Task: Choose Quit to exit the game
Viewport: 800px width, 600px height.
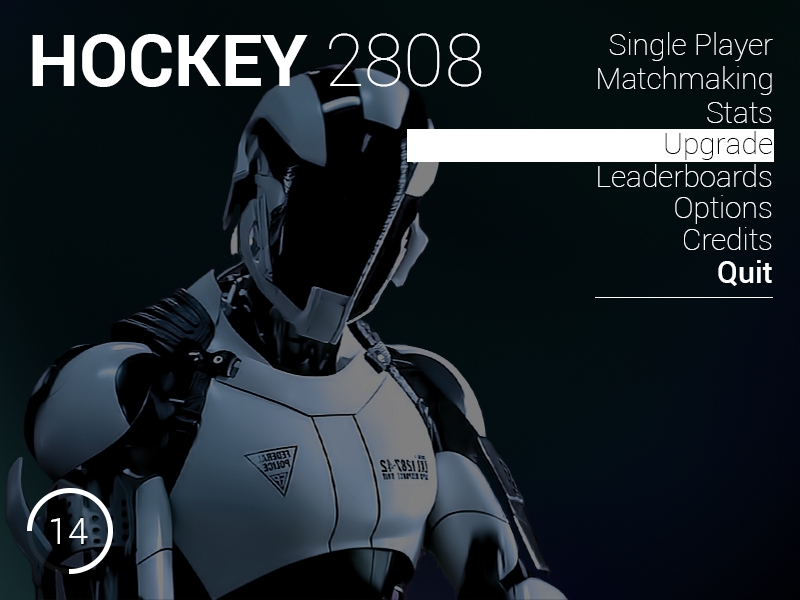Action: pos(744,273)
